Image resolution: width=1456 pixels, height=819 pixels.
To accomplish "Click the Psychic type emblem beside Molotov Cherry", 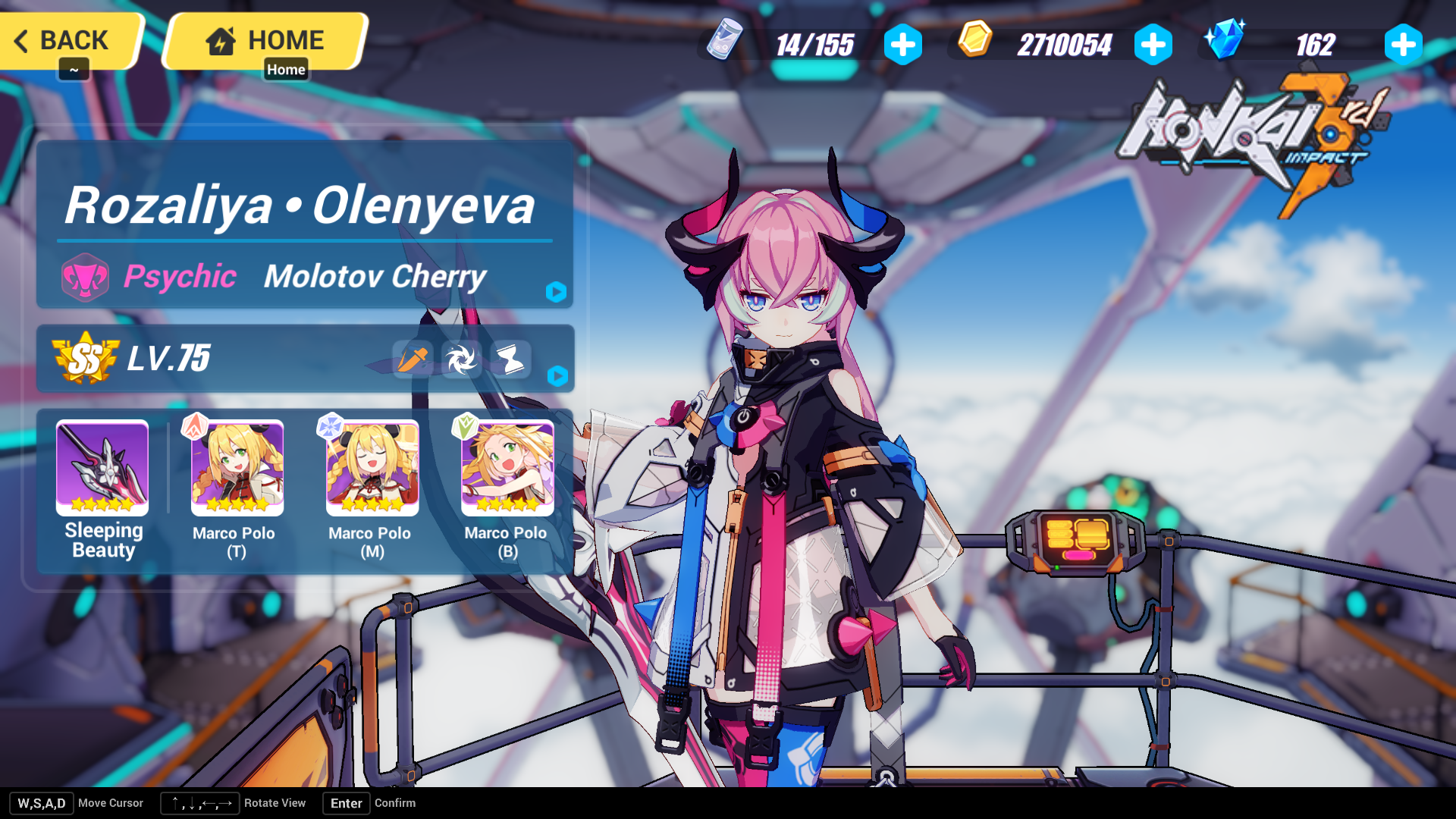I will (86, 277).
